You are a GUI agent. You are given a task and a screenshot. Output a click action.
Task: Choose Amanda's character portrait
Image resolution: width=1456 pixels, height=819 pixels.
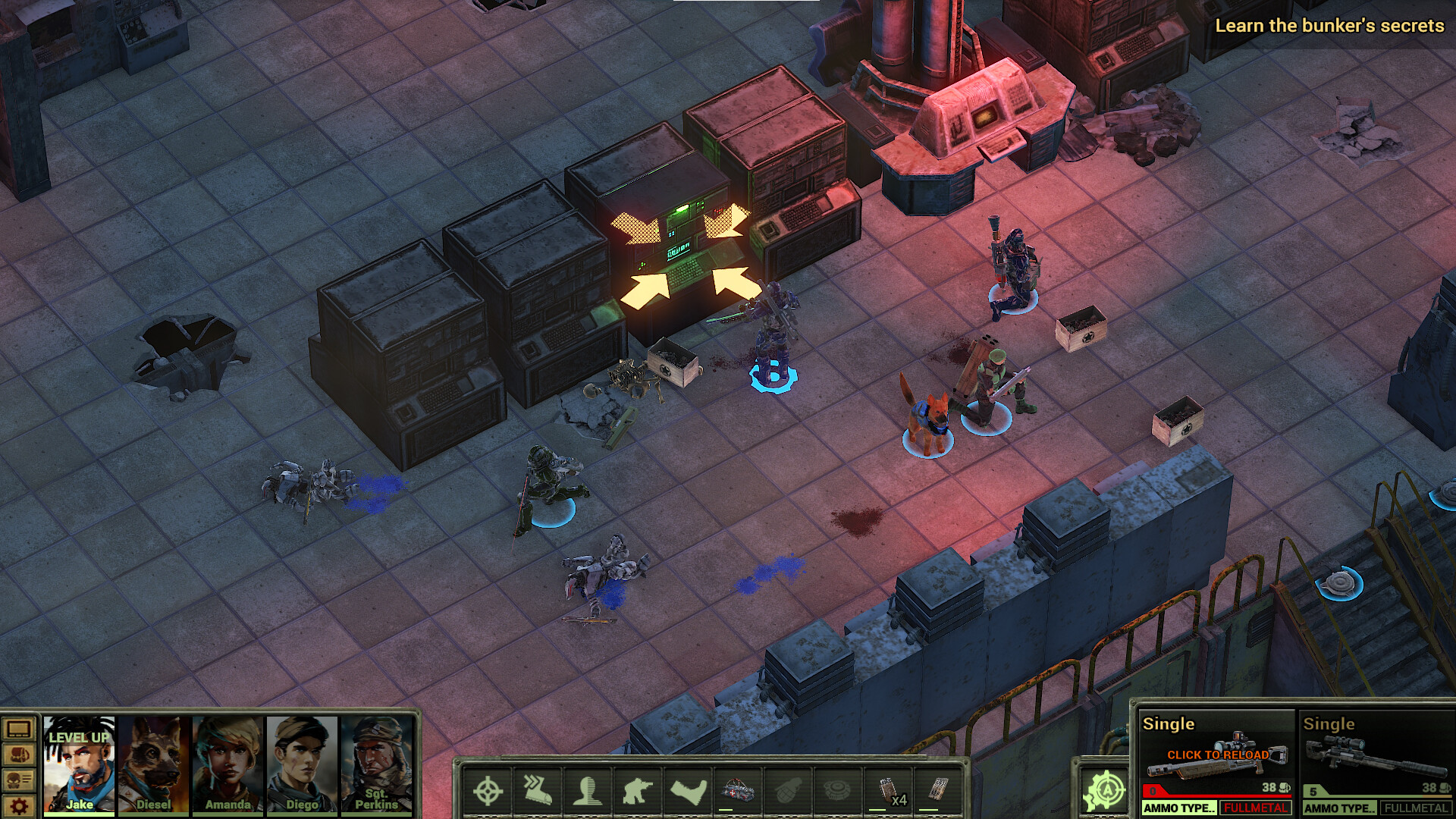pos(227,764)
